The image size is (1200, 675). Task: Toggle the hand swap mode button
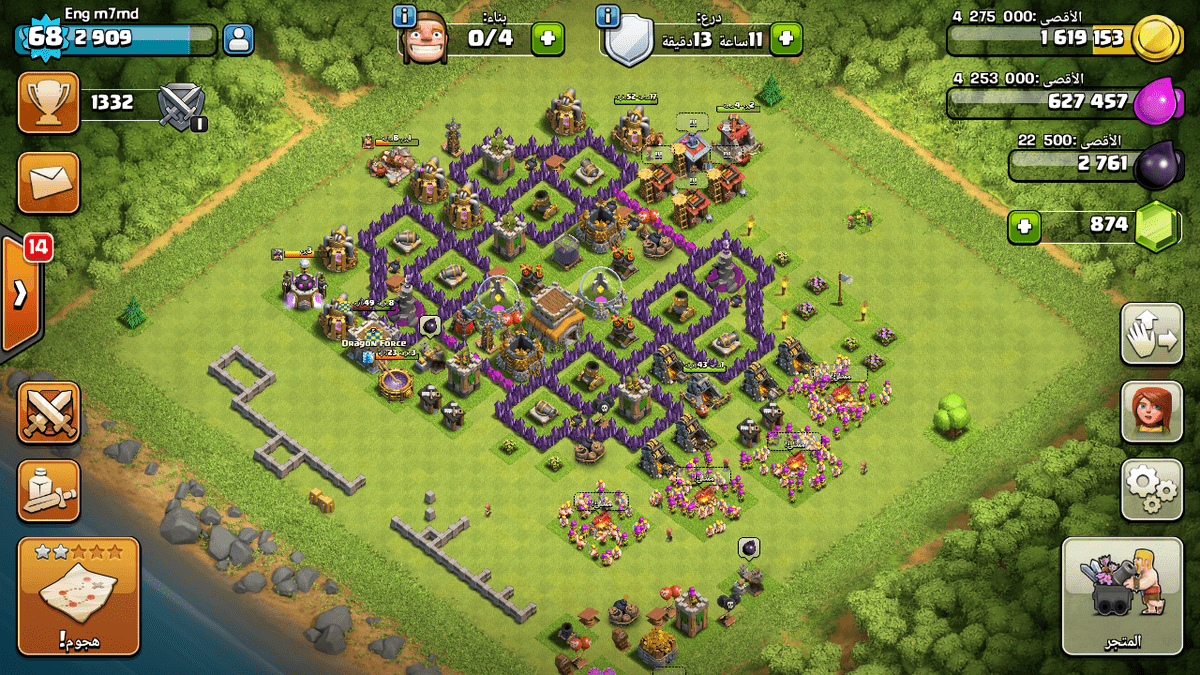pyautogui.click(x=1151, y=334)
